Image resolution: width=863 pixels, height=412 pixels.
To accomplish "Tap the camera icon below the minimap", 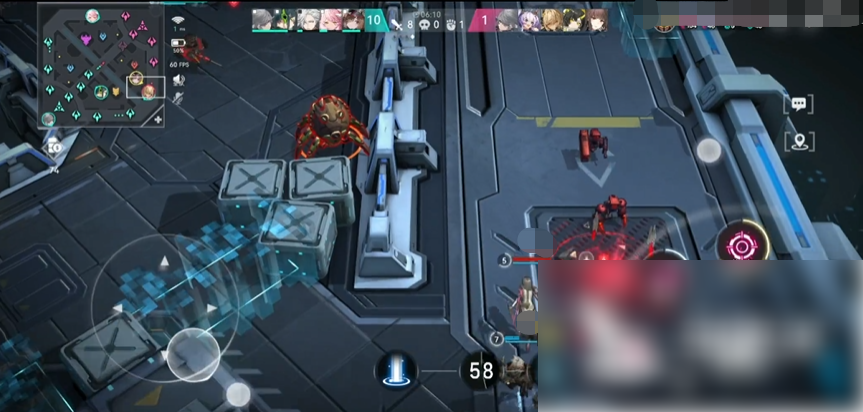I will coord(53,147).
